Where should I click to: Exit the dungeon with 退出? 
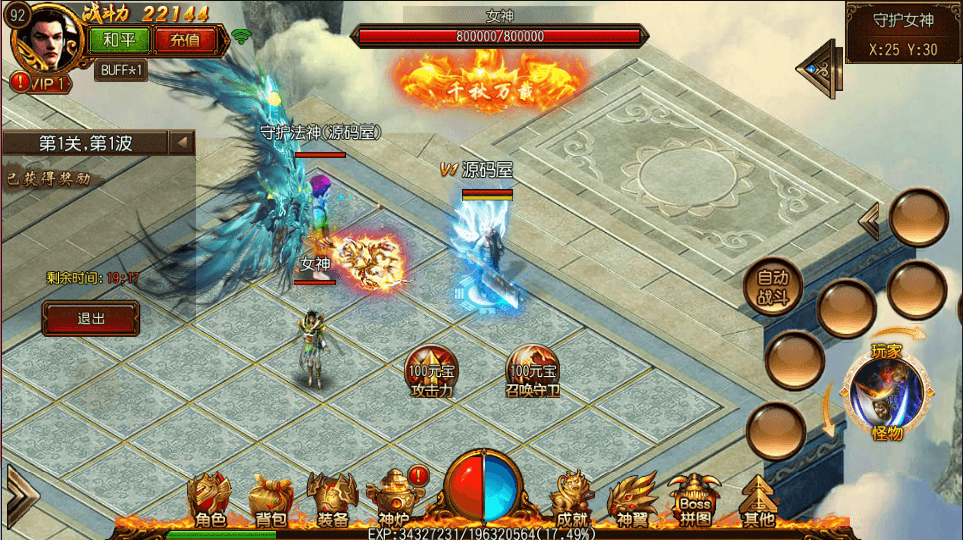(90, 319)
